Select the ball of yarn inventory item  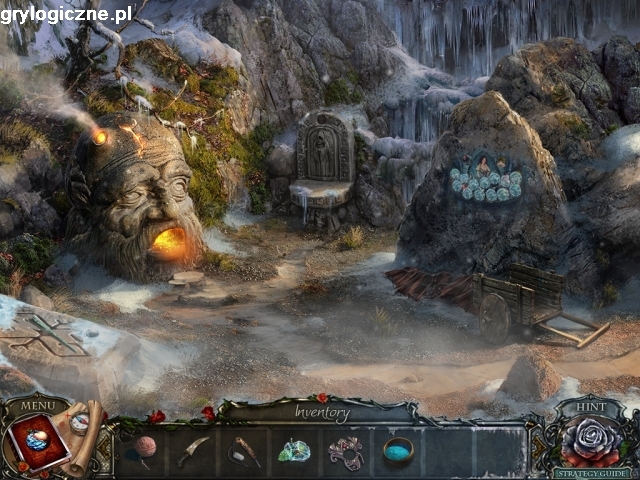click(x=147, y=448)
